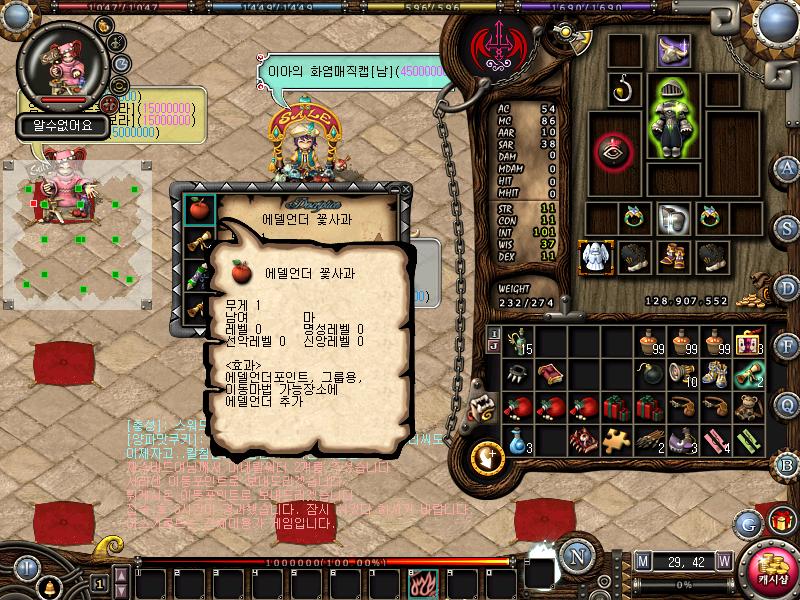Toggle the W button beside coordinates

723,559
